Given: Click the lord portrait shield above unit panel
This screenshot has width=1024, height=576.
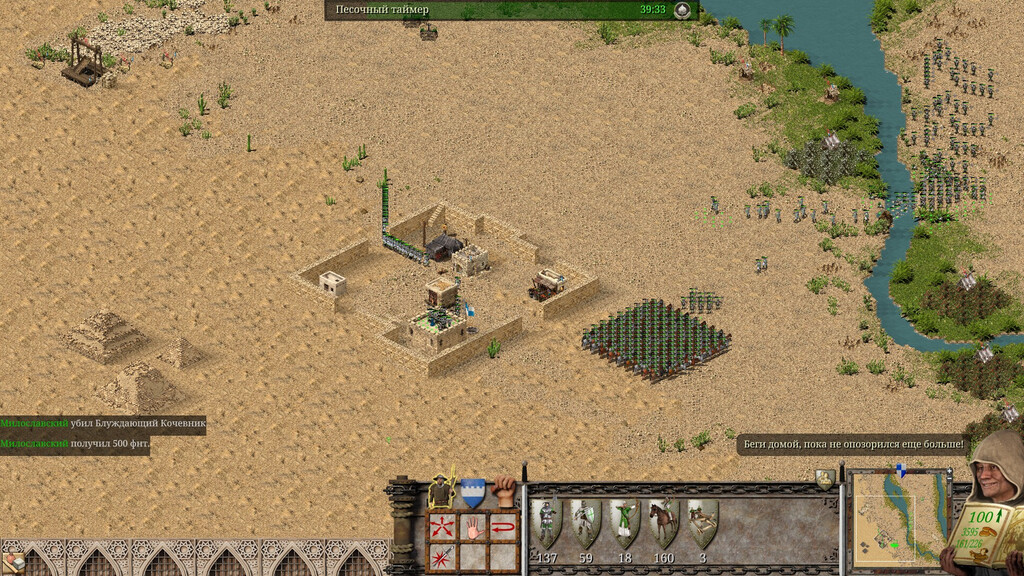Looking at the screenshot, I should click(825, 479).
